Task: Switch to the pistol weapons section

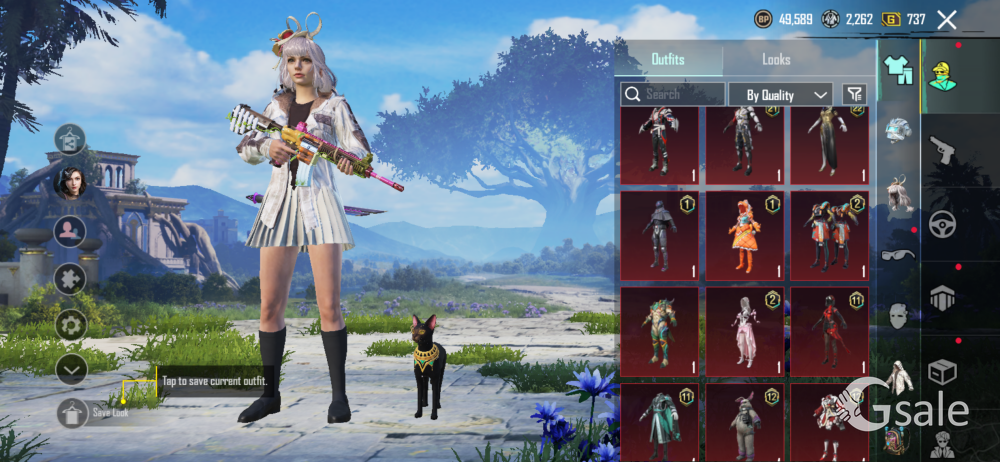Action: 942,150
